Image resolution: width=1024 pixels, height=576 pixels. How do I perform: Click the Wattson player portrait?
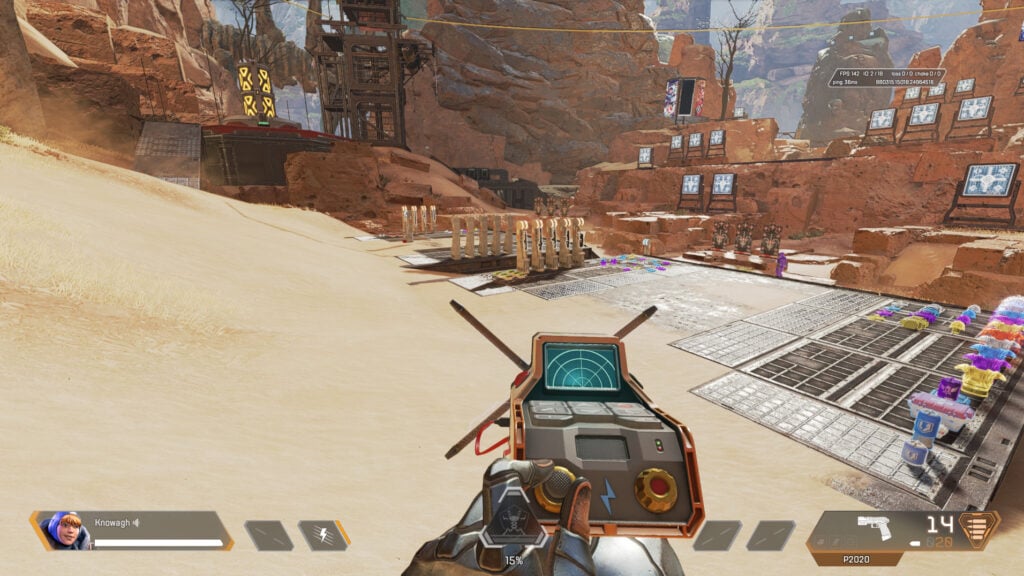pos(66,530)
